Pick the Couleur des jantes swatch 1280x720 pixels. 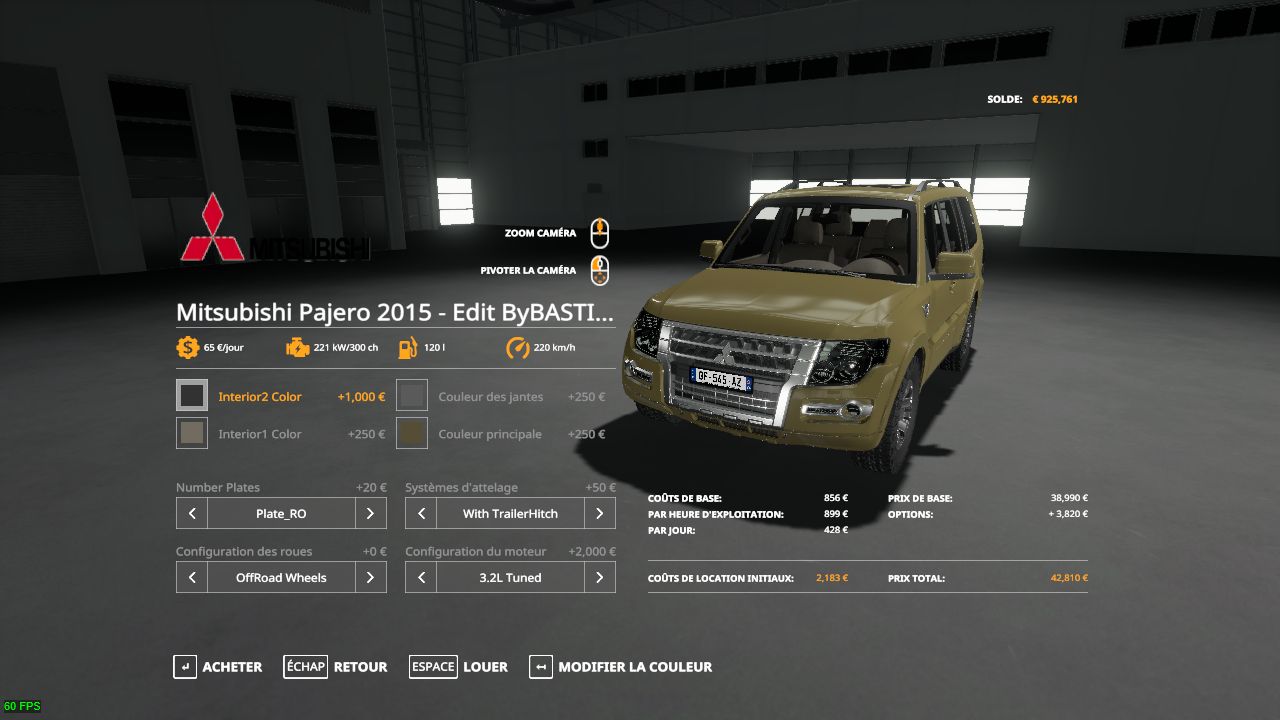coord(412,396)
